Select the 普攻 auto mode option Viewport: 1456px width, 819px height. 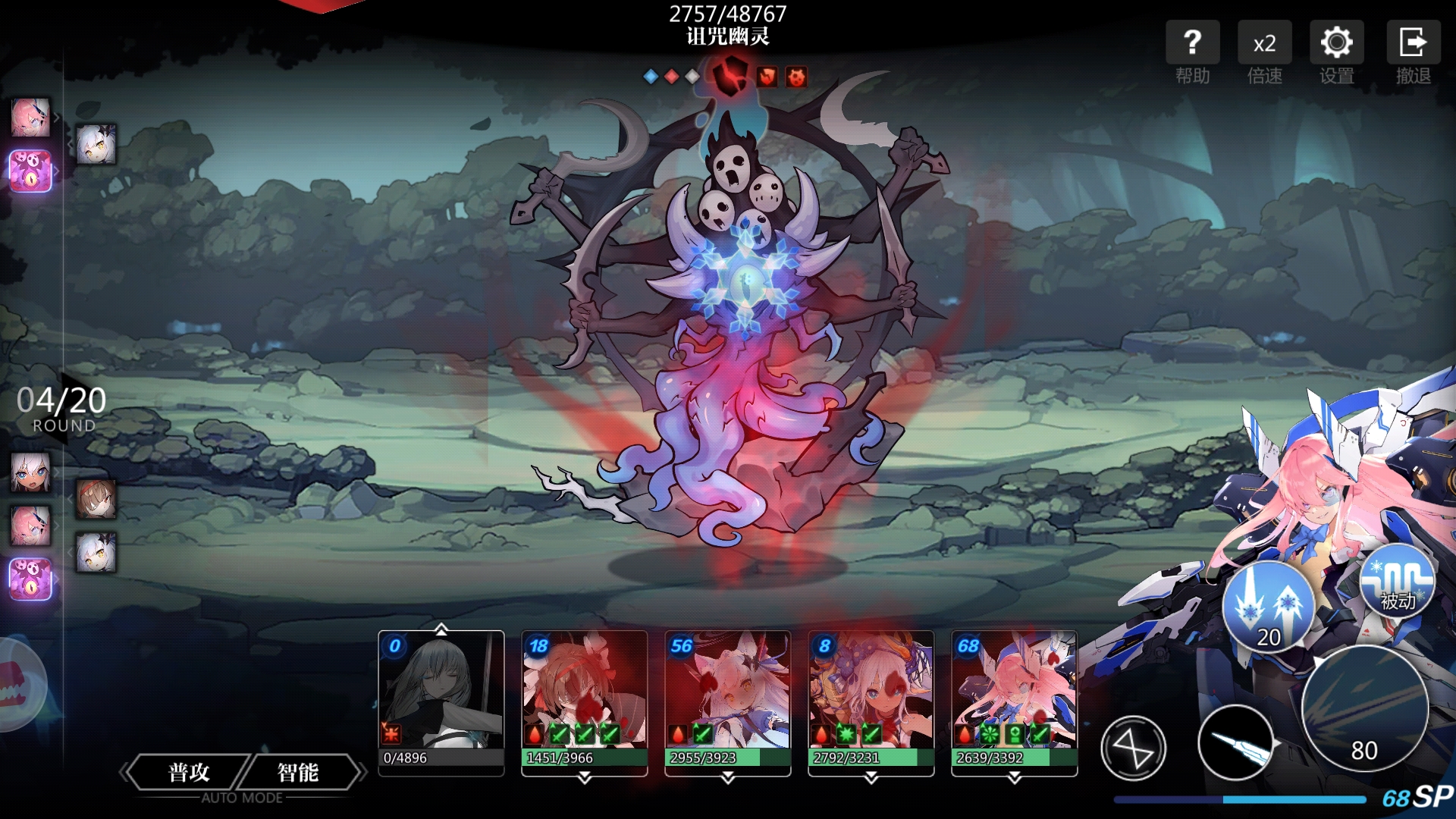pyautogui.click(x=189, y=773)
